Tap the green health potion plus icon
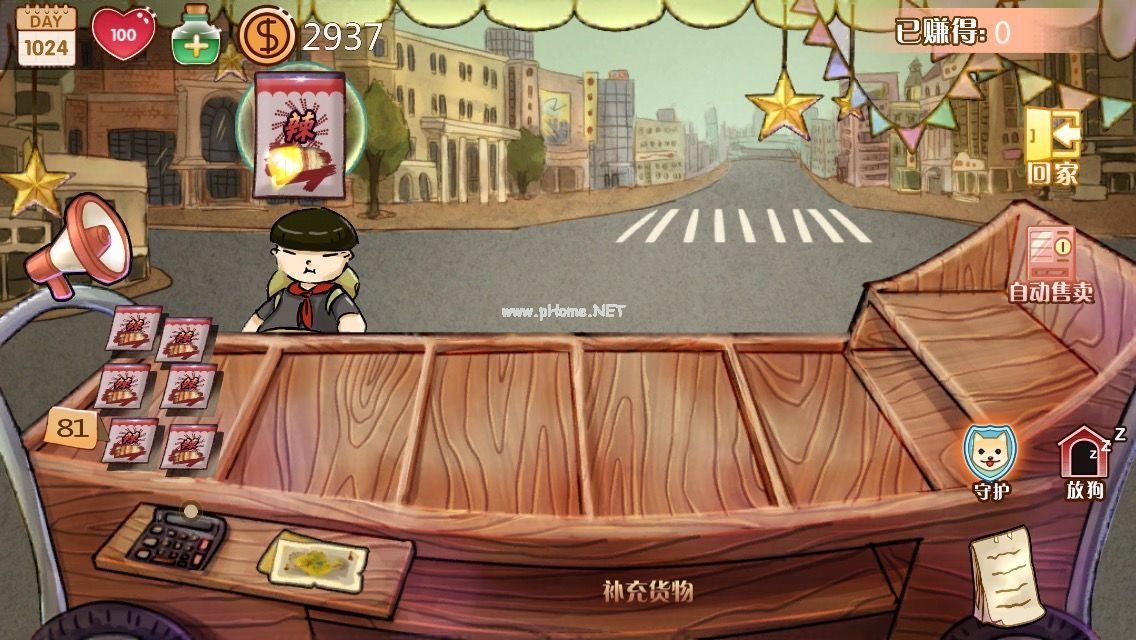The width and height of the screenshot is (1136, 640). (196, 36)
